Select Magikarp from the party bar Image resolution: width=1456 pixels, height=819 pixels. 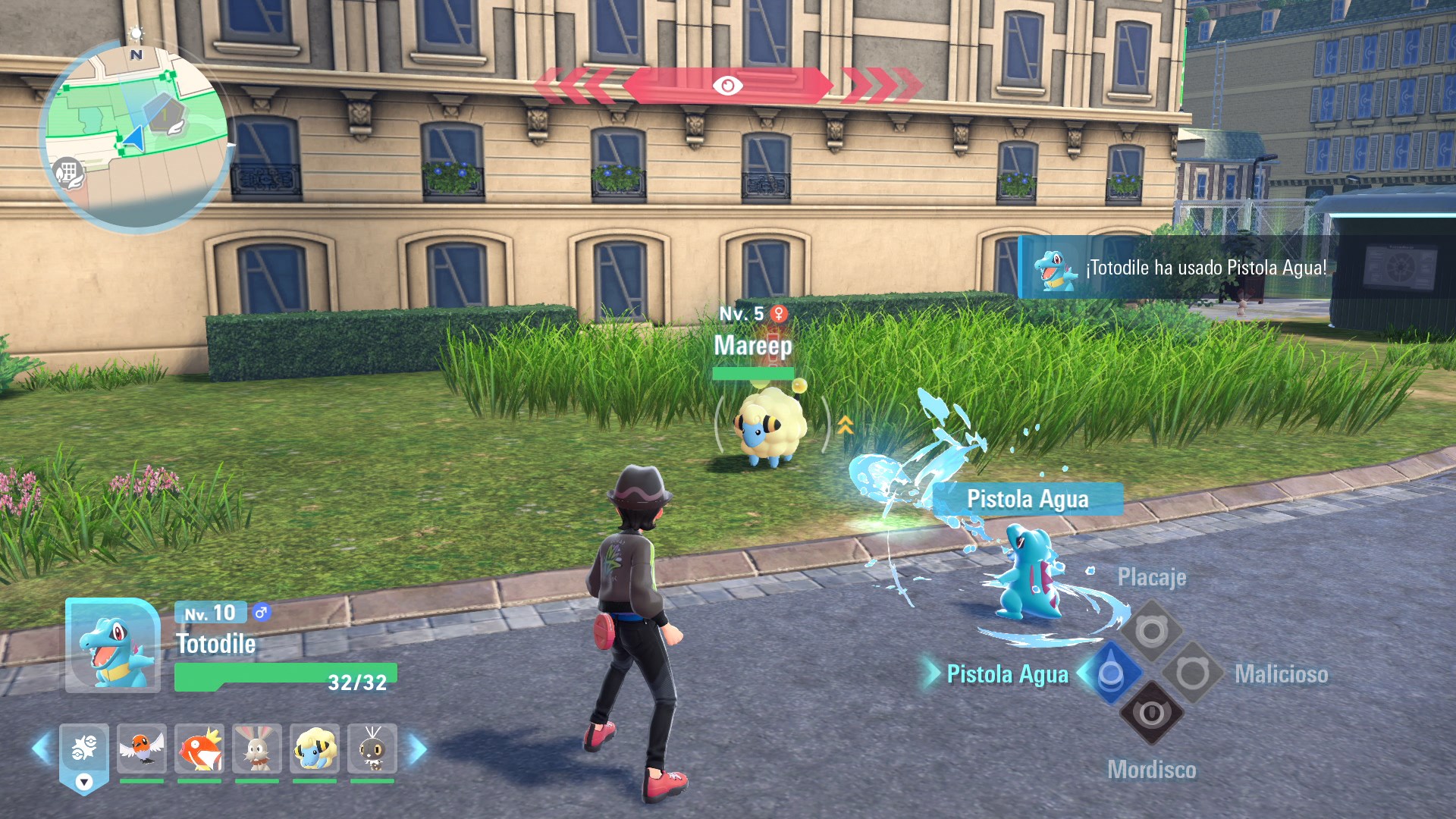pyautogui.click(x=199, y=748)
